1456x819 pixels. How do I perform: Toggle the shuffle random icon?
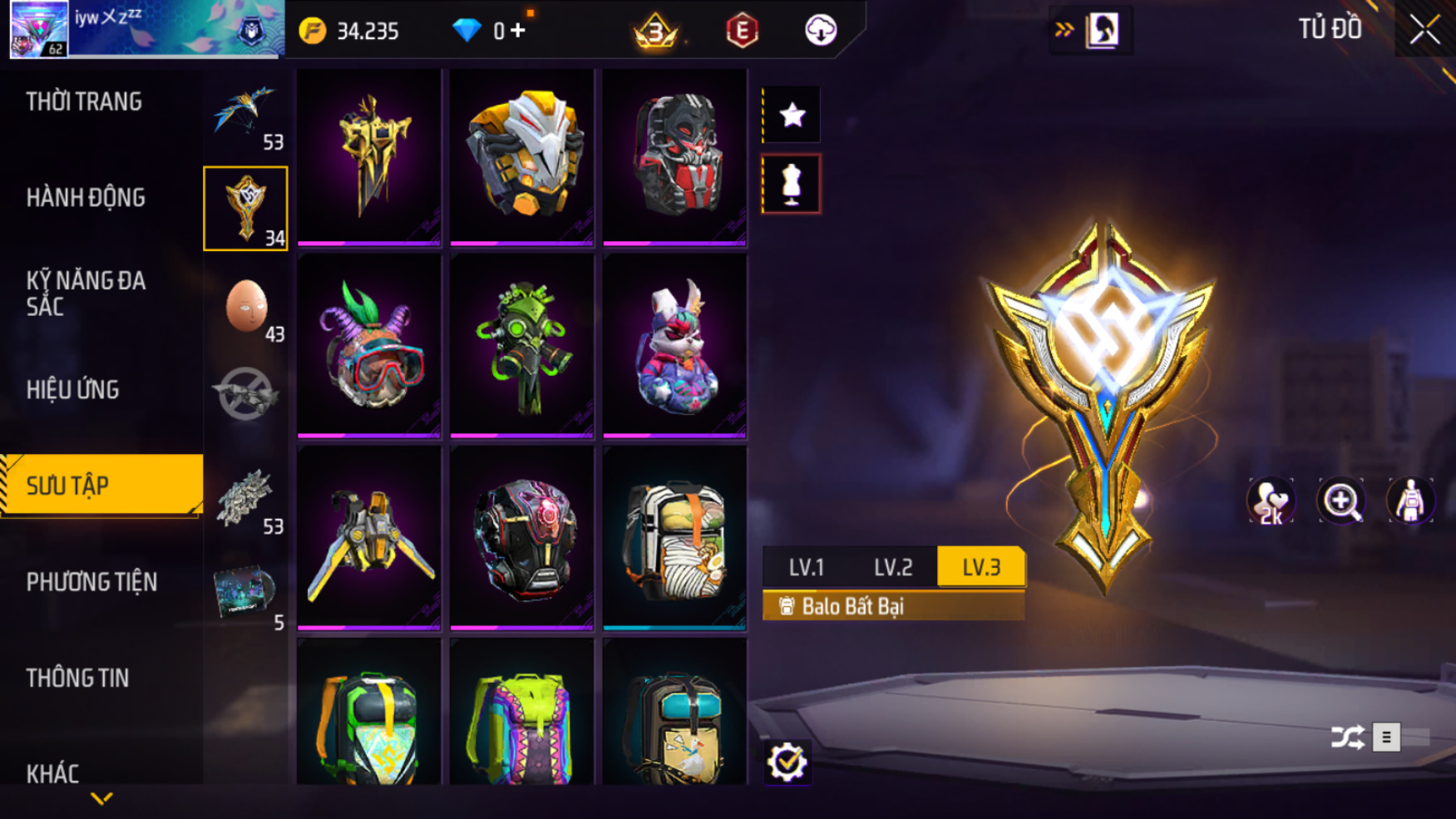(x=1347, y=738)
